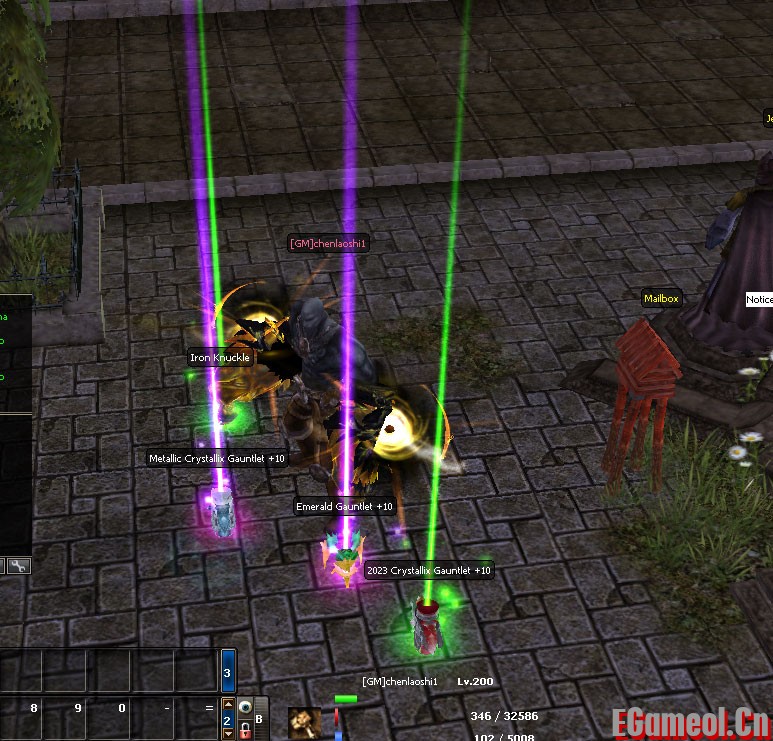The width and height of the screenshot is (773, 741).
Task: Toggle the eye visibility icon
Action: coord(244,705)
